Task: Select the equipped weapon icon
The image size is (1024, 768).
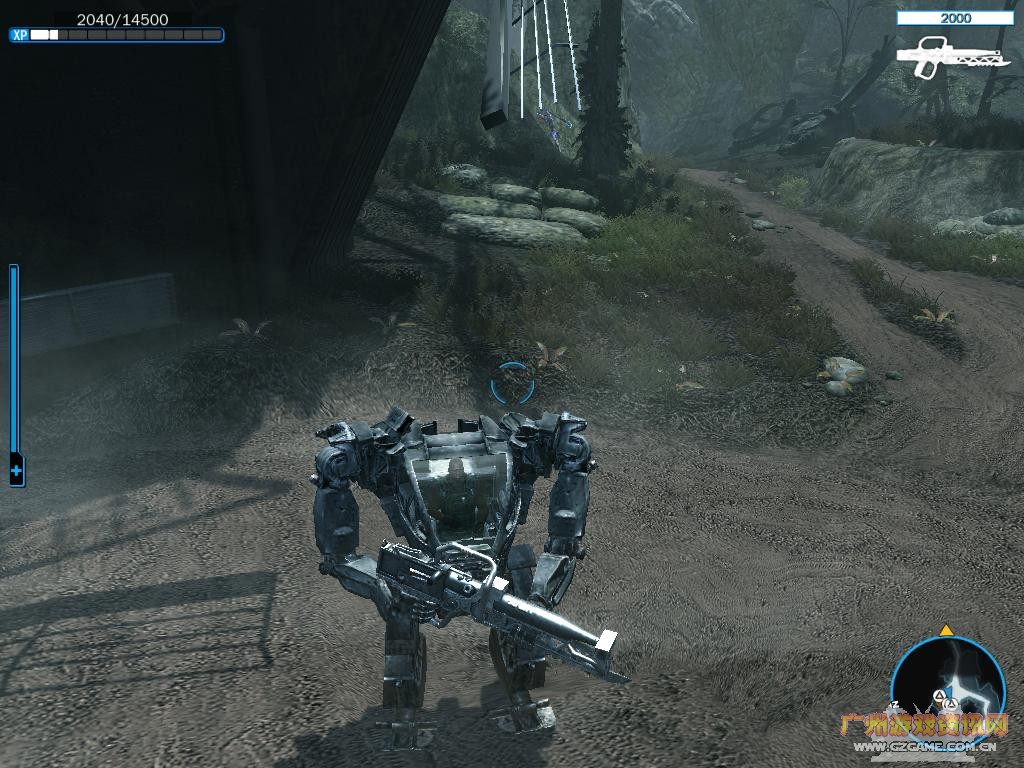Action: point(940,56)
